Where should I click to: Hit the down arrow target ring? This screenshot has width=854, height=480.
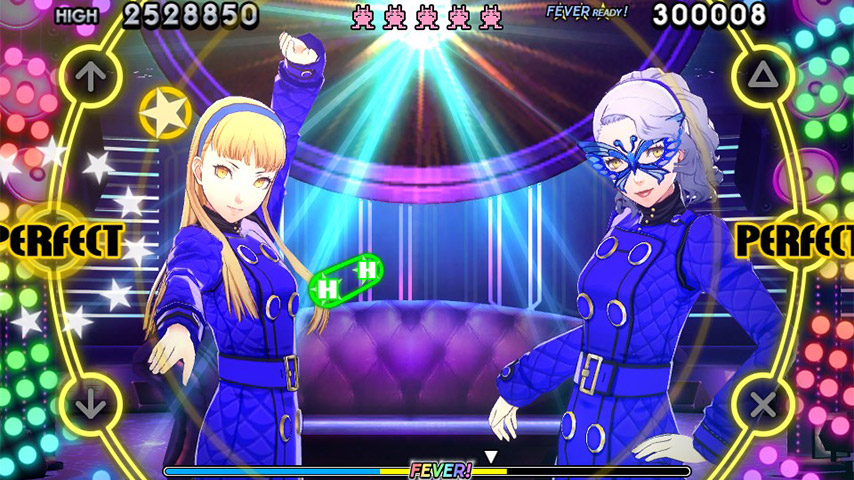coord(90,406)
